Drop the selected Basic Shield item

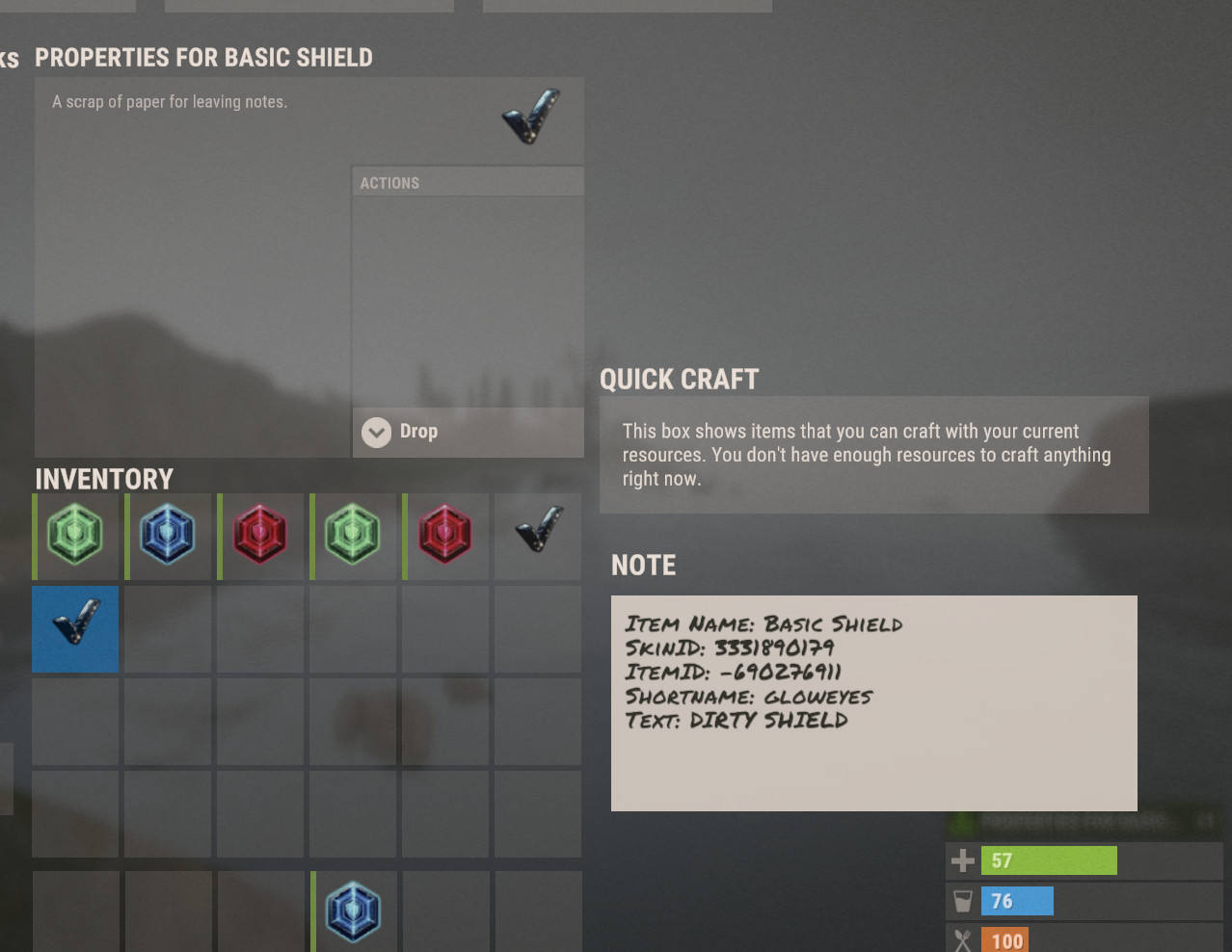click(x=416, y=432)
